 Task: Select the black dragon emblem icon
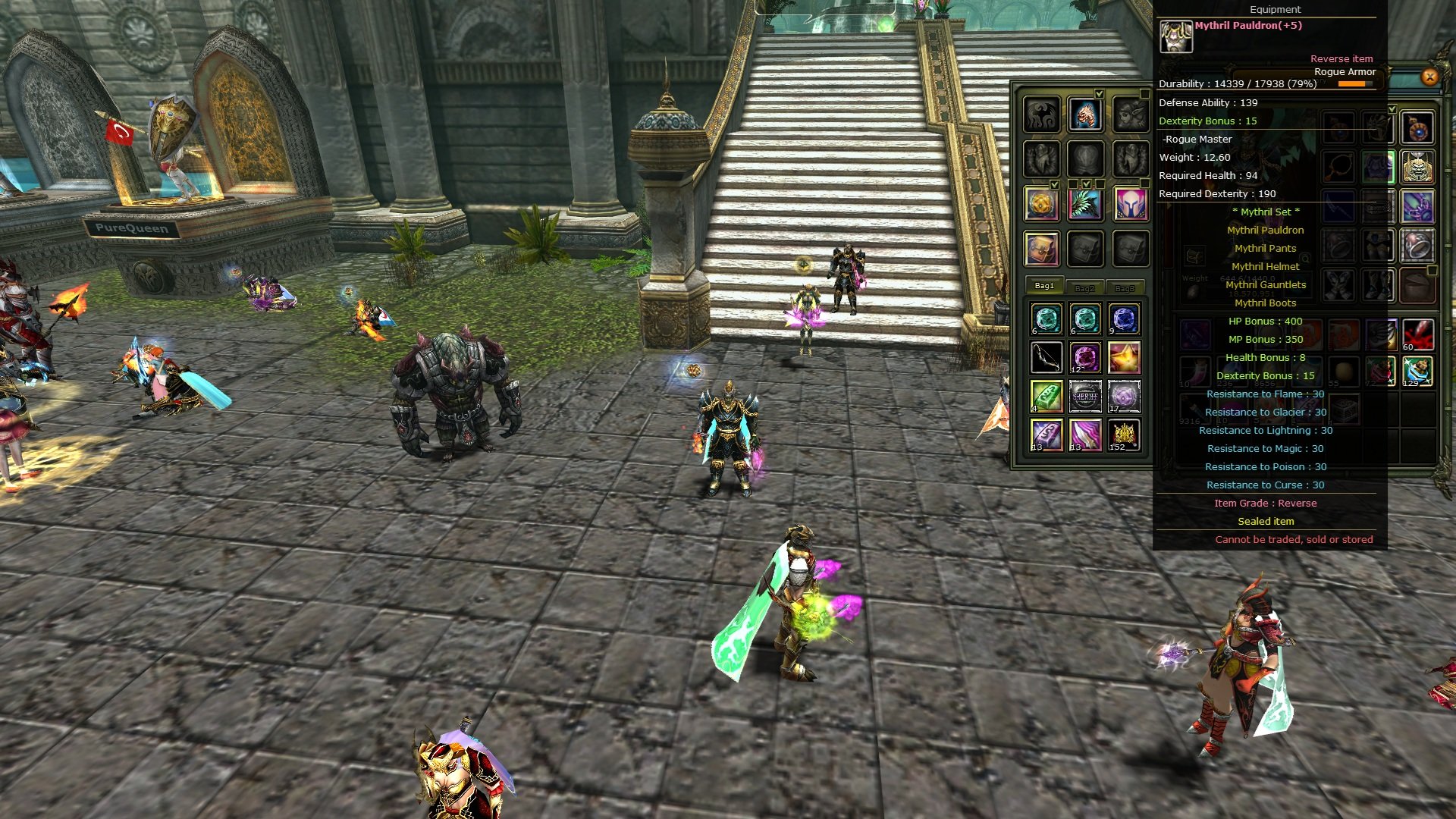pyautogui.click(x=1041, y=114)
